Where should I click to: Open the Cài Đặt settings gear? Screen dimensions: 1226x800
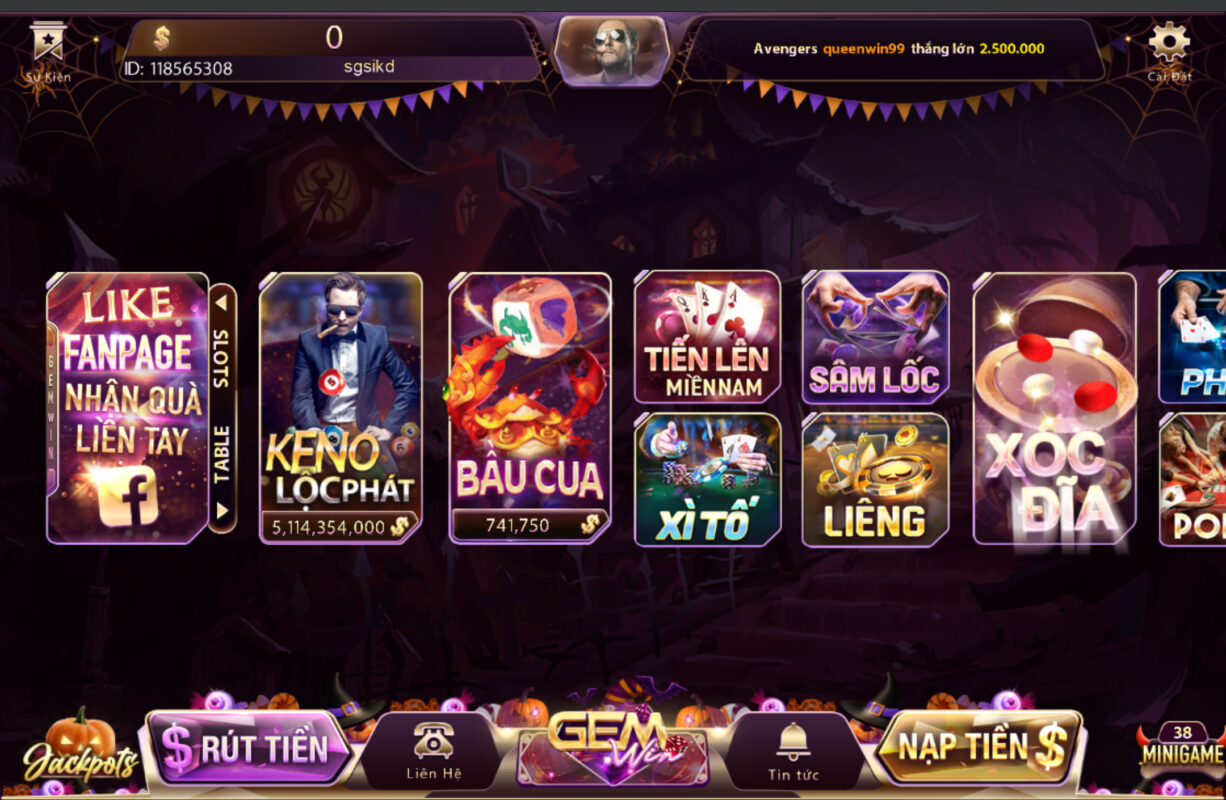[x=1168, y=50]
